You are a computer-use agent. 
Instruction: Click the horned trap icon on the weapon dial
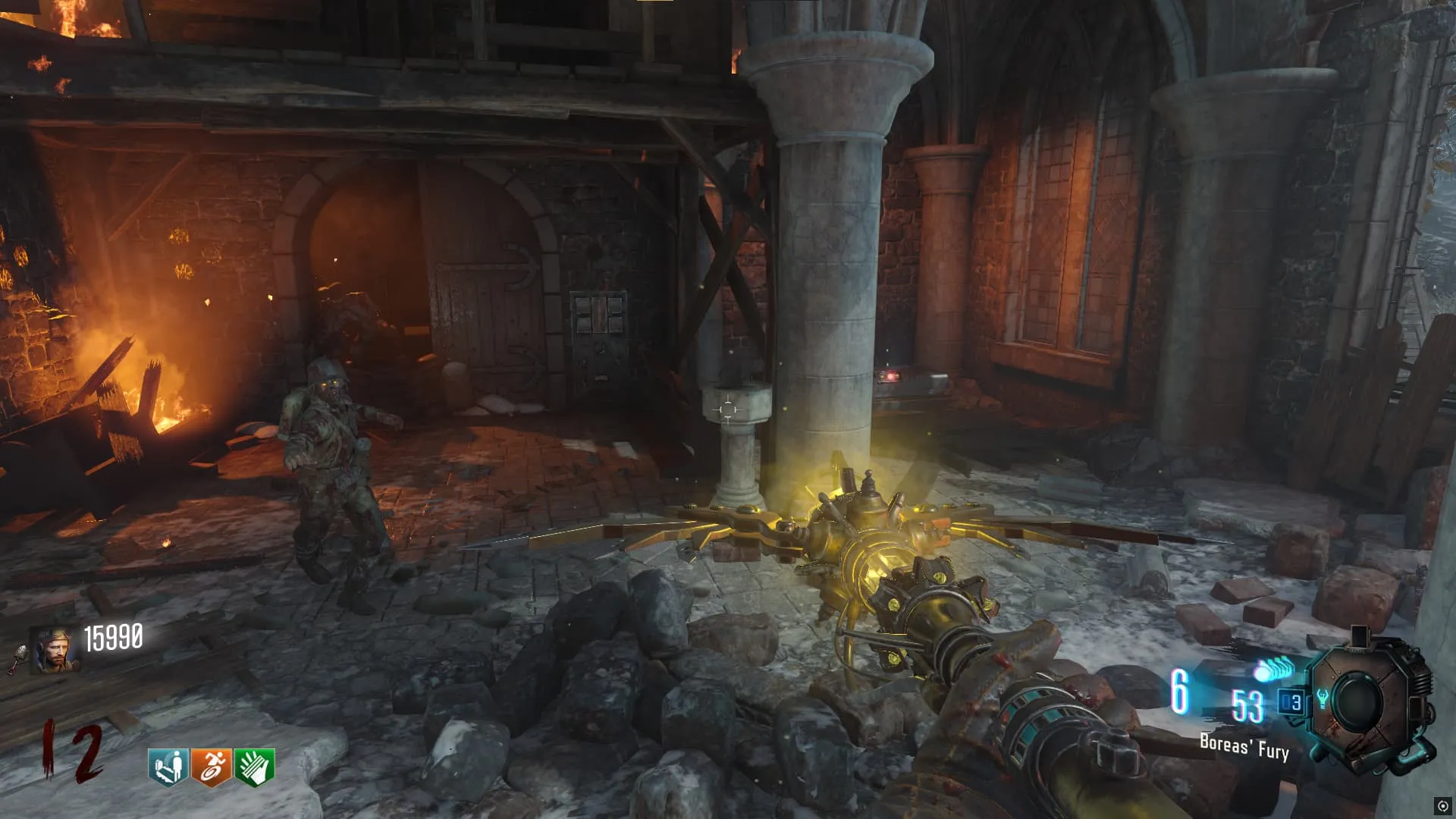[1322, 698]
